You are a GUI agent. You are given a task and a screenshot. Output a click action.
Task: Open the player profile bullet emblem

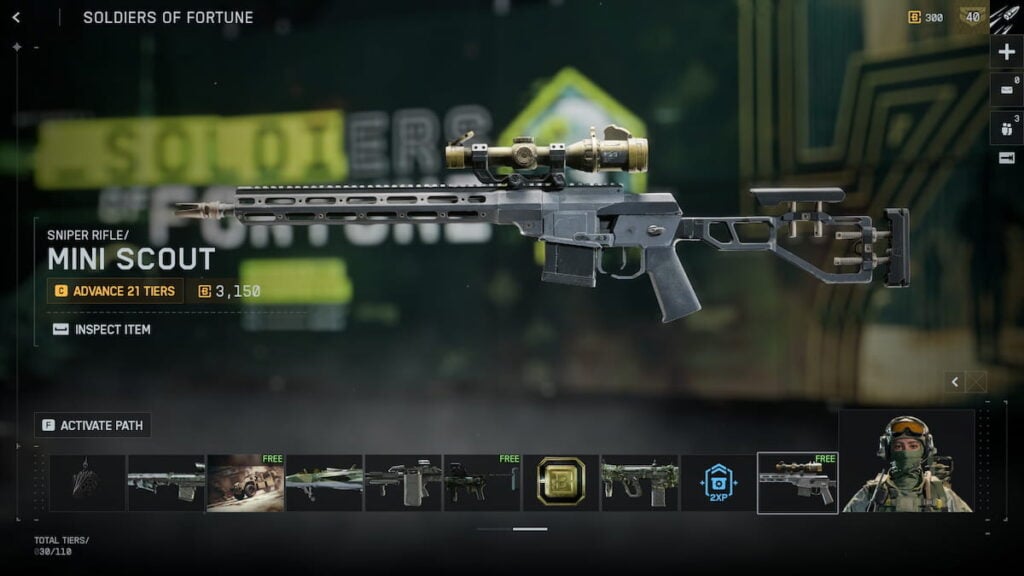click(x=1004, y=18)
